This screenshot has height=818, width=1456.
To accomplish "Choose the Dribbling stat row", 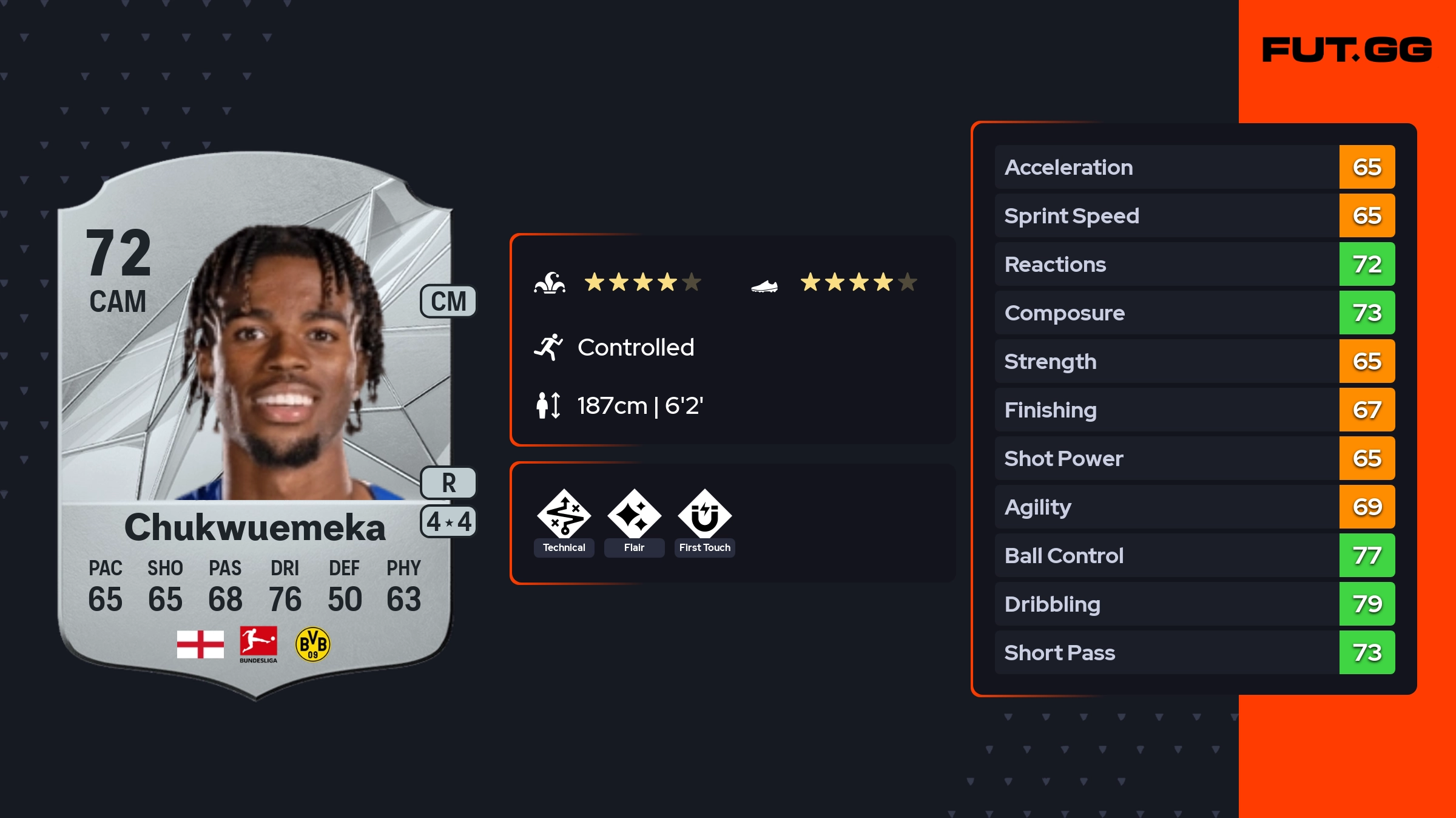I will (1194, 604).
